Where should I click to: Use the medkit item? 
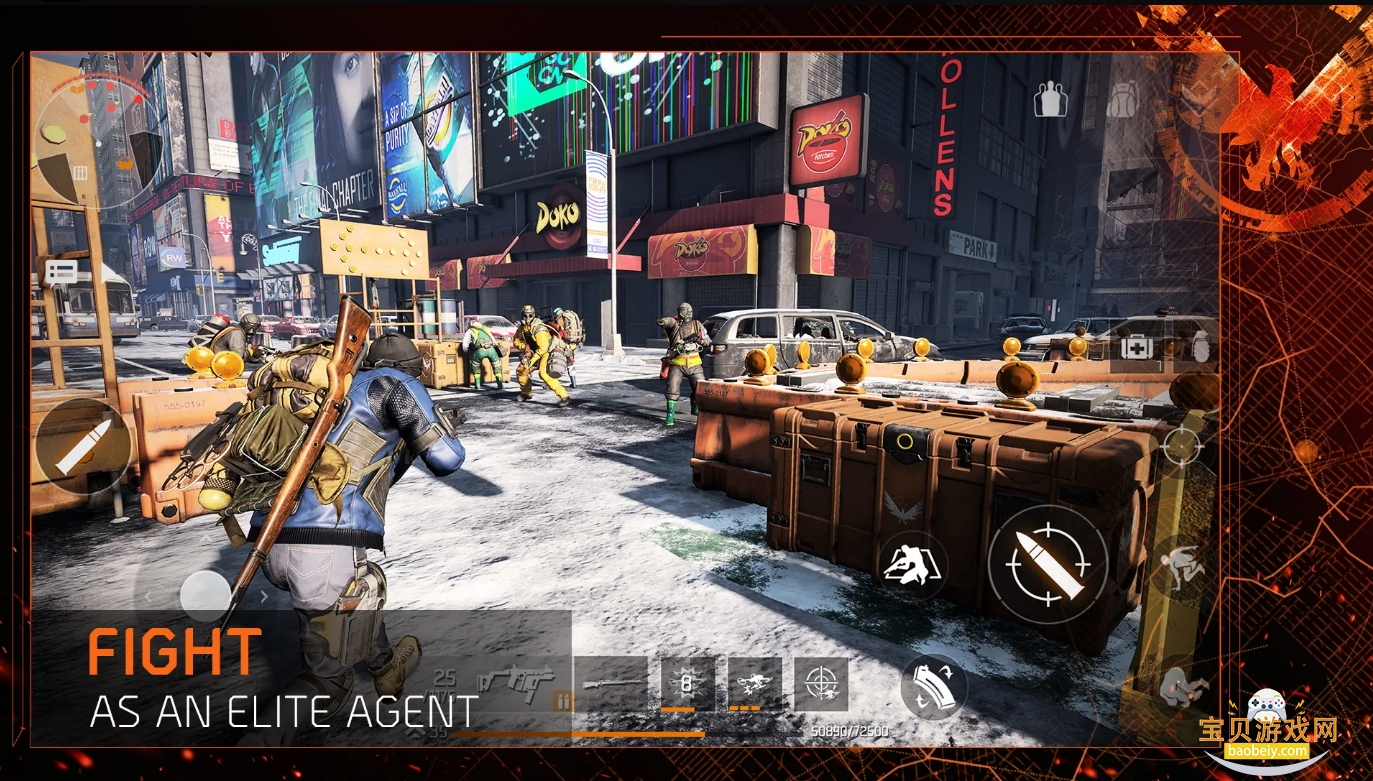point(1136,347)
